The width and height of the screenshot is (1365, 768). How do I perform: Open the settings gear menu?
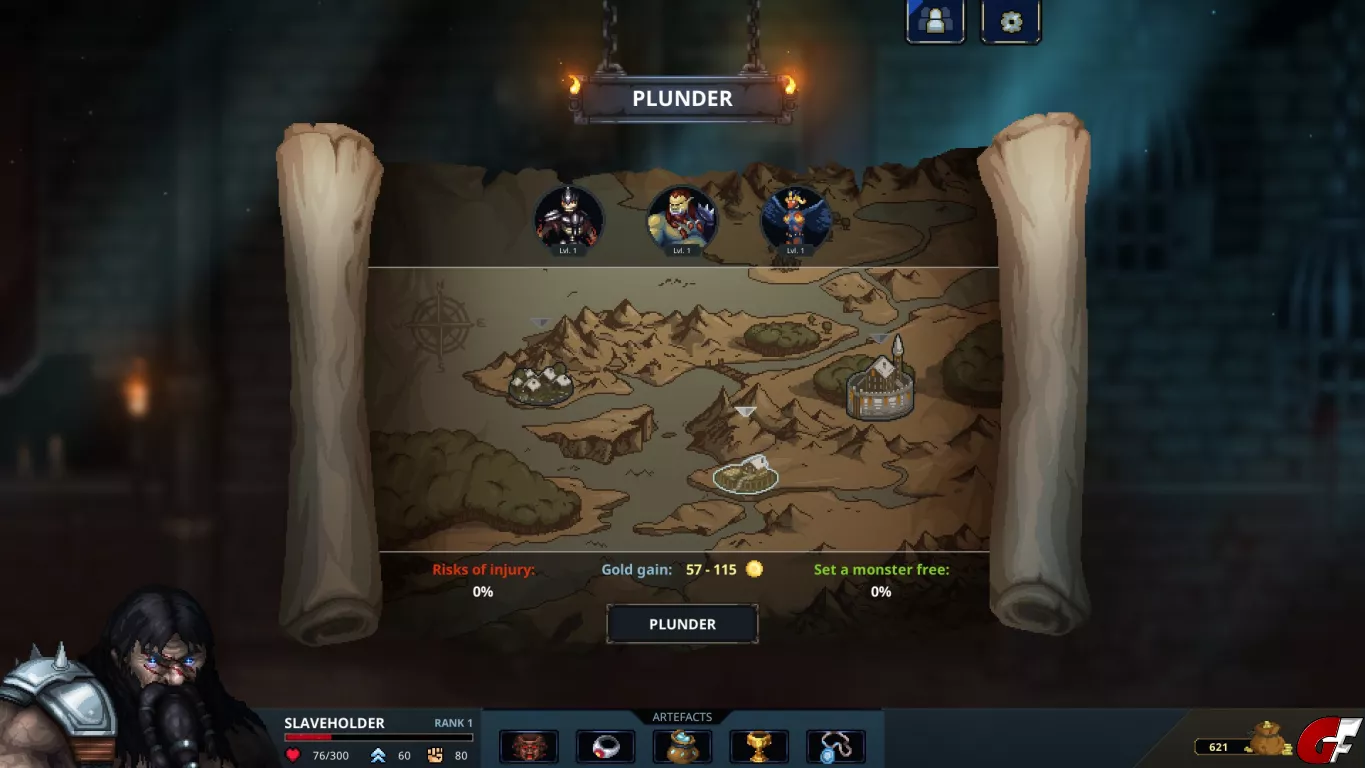coord(1010,21)
